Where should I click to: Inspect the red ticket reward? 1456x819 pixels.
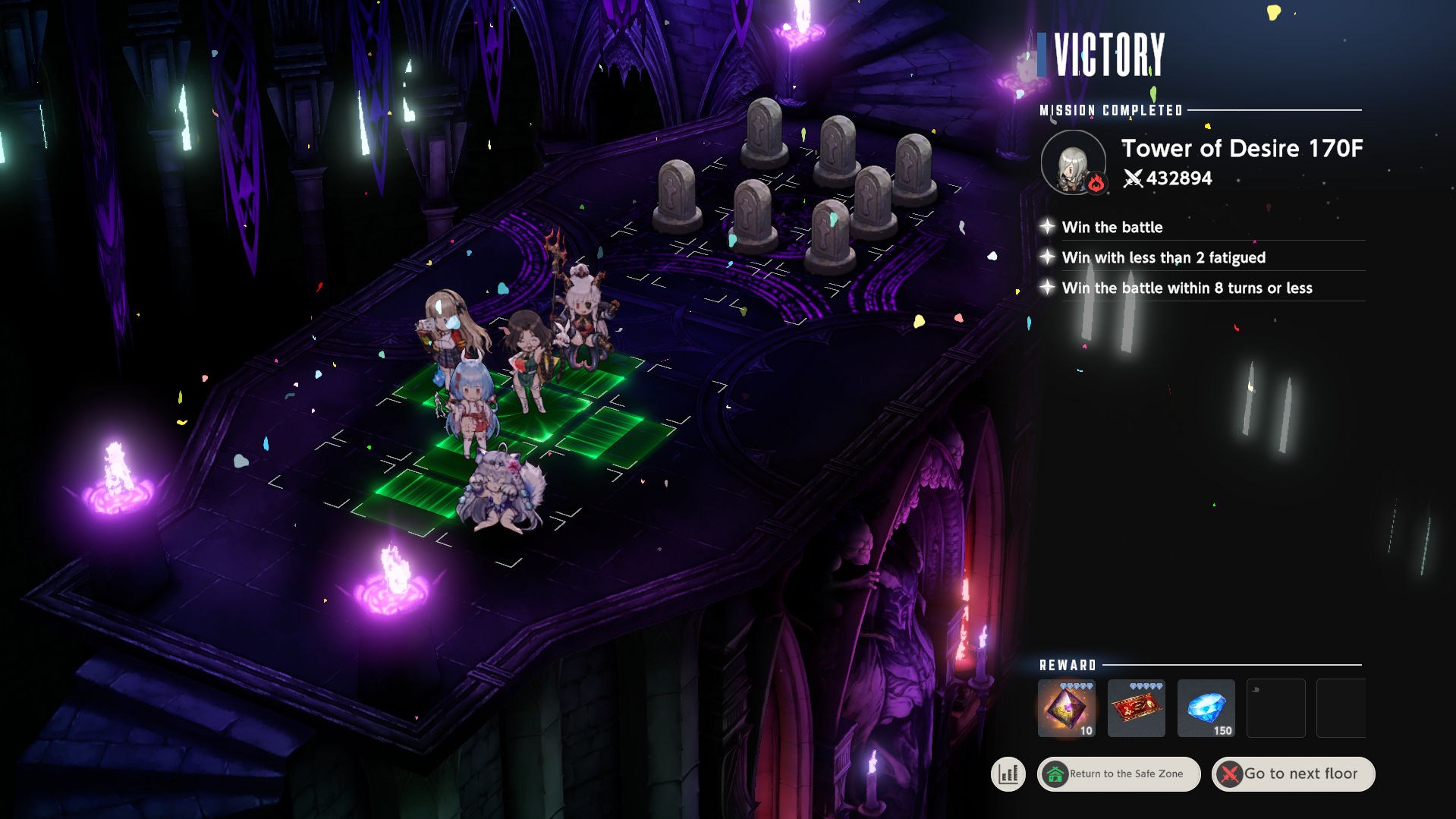pos(1136,708)
